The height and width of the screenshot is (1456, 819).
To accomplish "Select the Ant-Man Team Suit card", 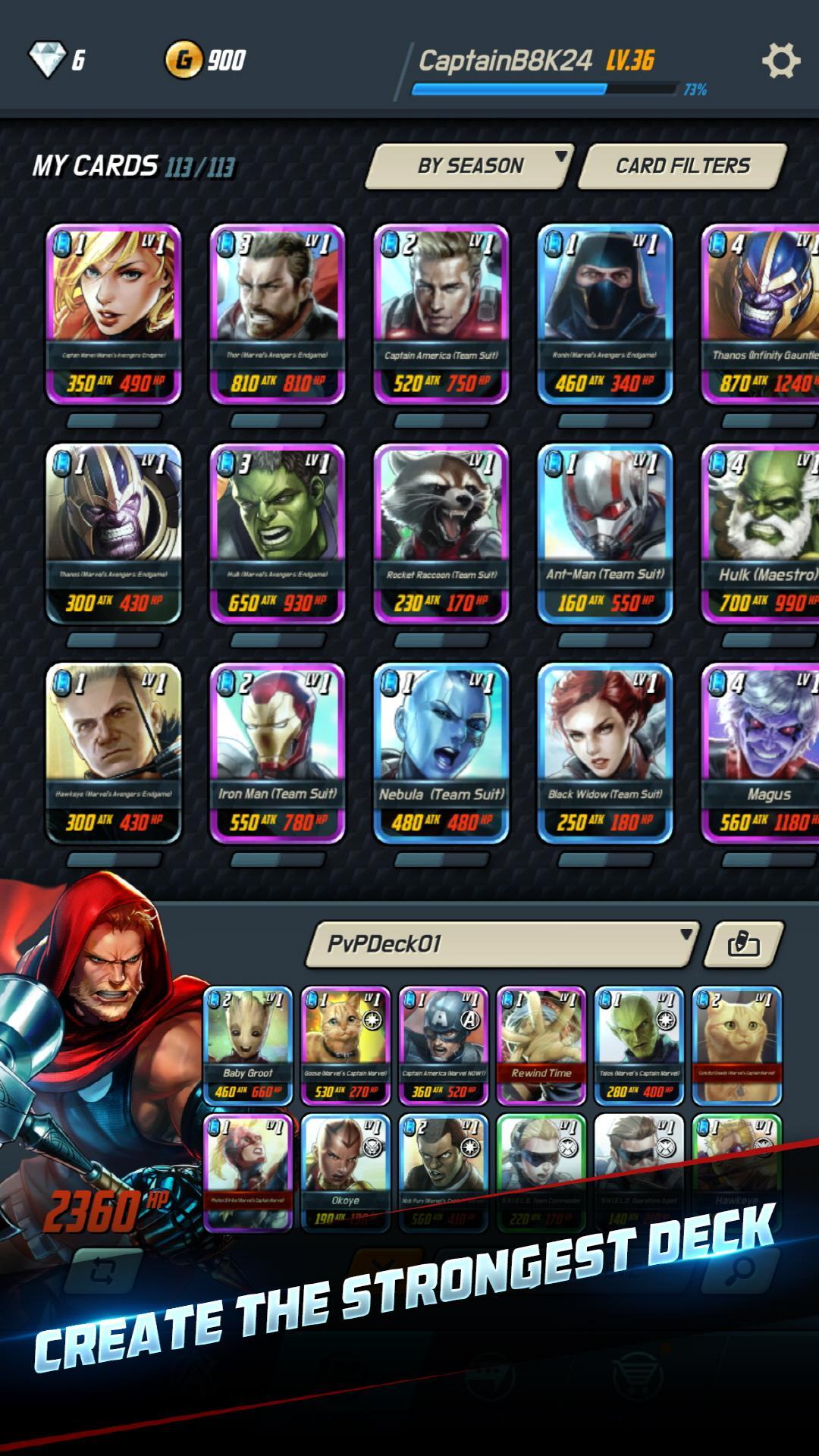I will 605,533.
